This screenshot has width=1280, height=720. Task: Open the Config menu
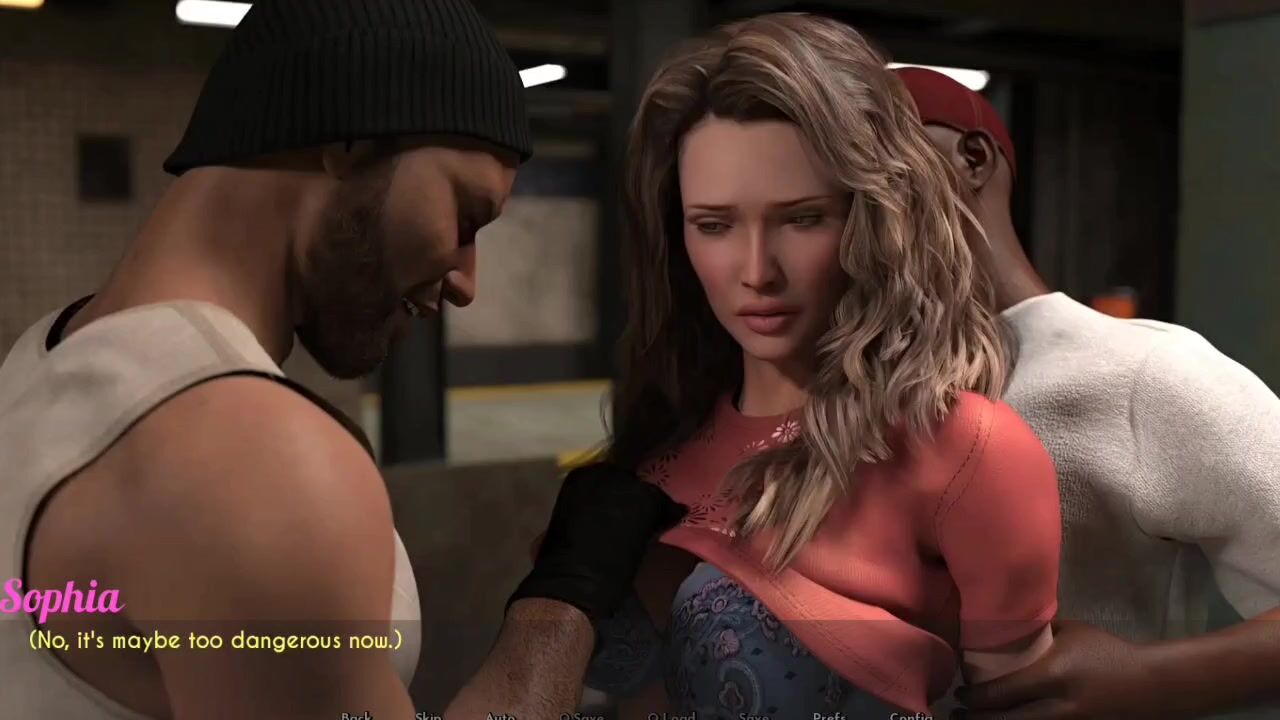[x=910, y=715]
